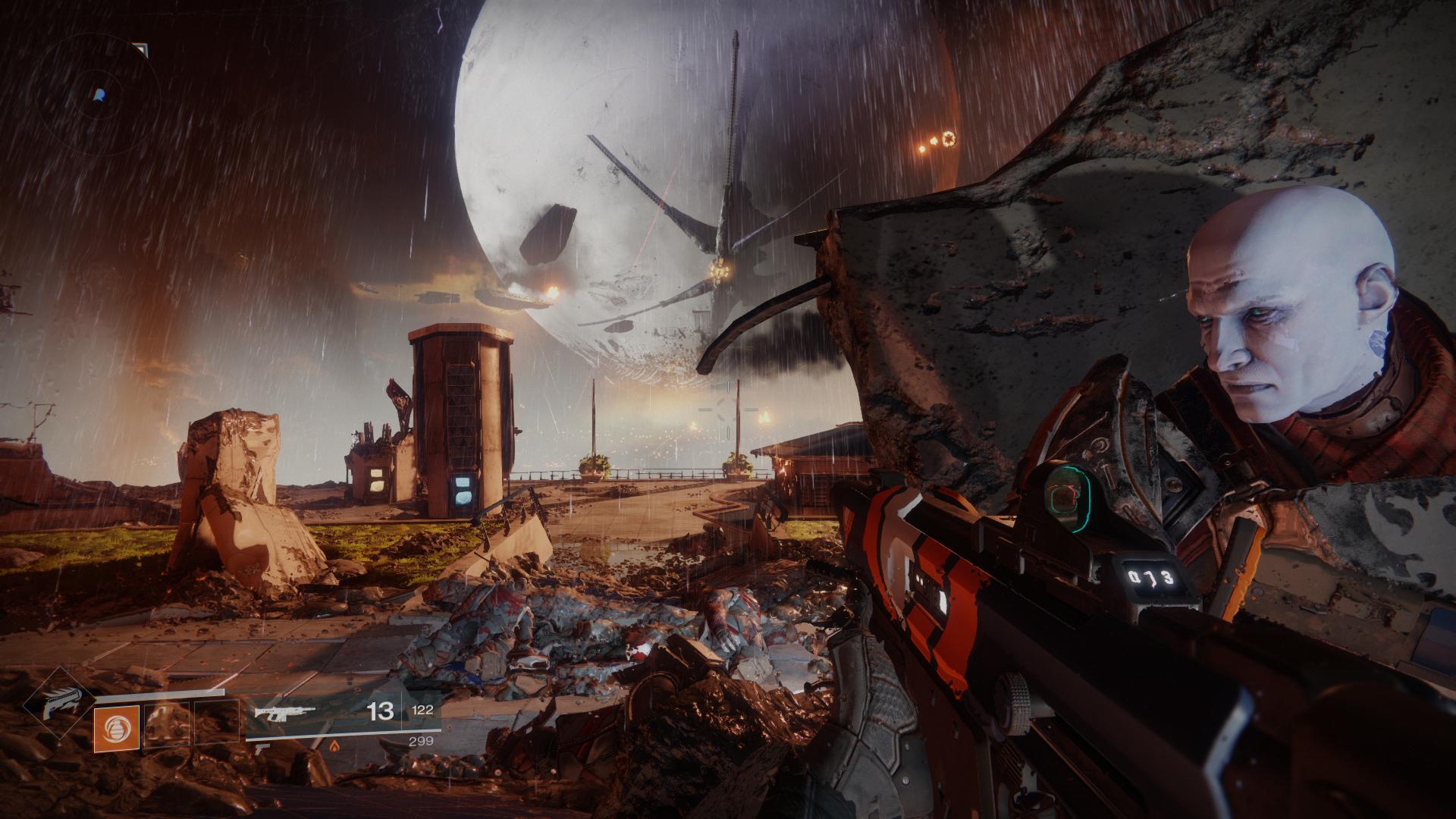Select the scout rifle weapon icon
Viewport: 1456px width, 819px height.
click(x=284, y=711)
